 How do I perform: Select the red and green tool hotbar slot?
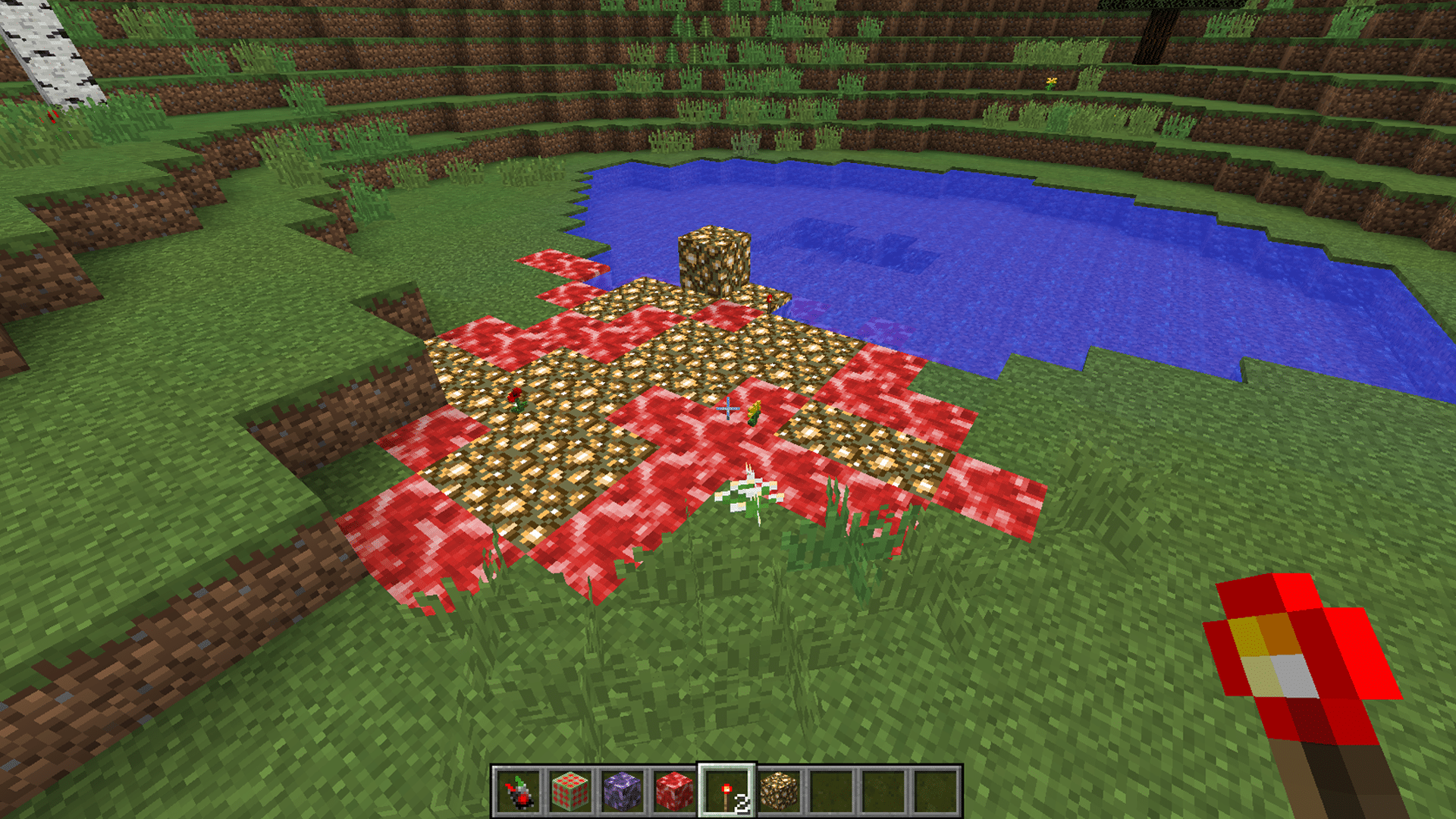tap(519, 792)
